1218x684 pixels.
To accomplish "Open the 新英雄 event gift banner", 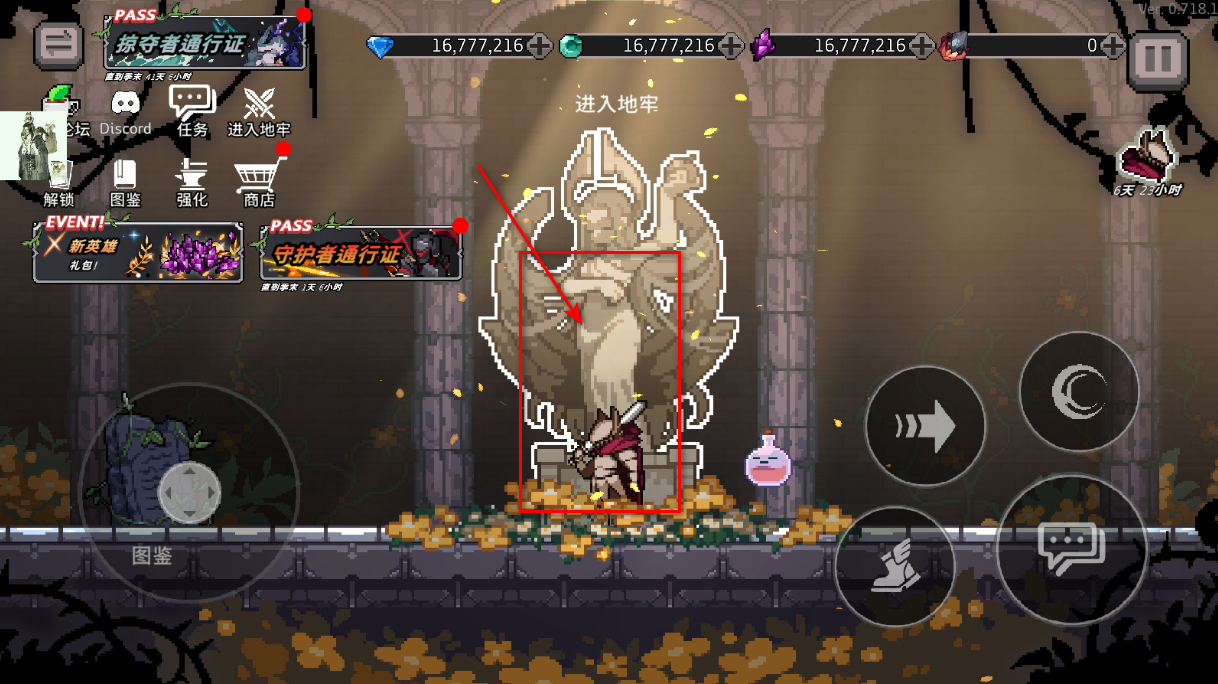I will point(138,250).
